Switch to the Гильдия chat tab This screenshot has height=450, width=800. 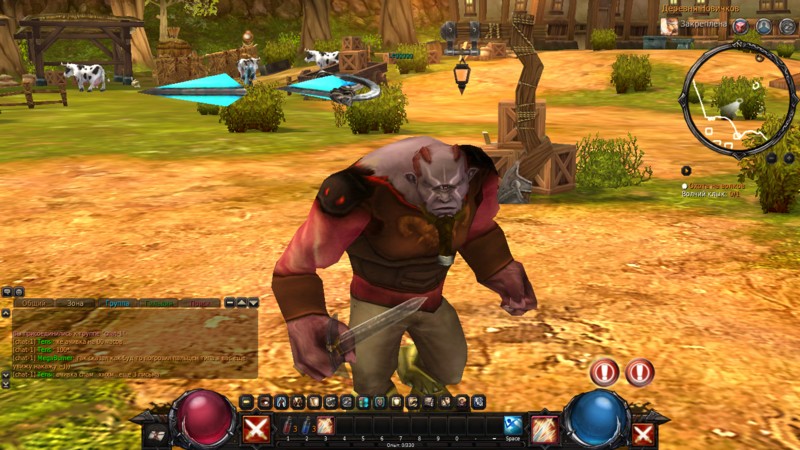pyautogui.click(x=159, y=302)
